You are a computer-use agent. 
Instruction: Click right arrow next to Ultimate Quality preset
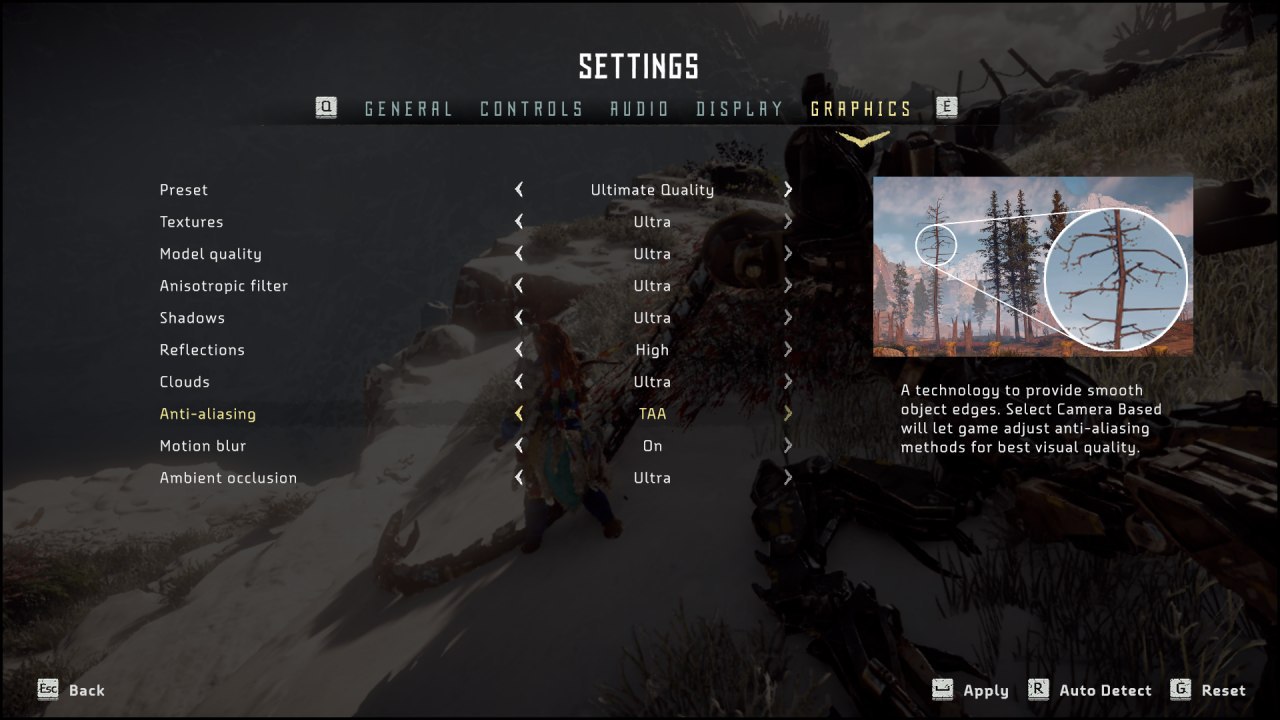tap(788, 190)
